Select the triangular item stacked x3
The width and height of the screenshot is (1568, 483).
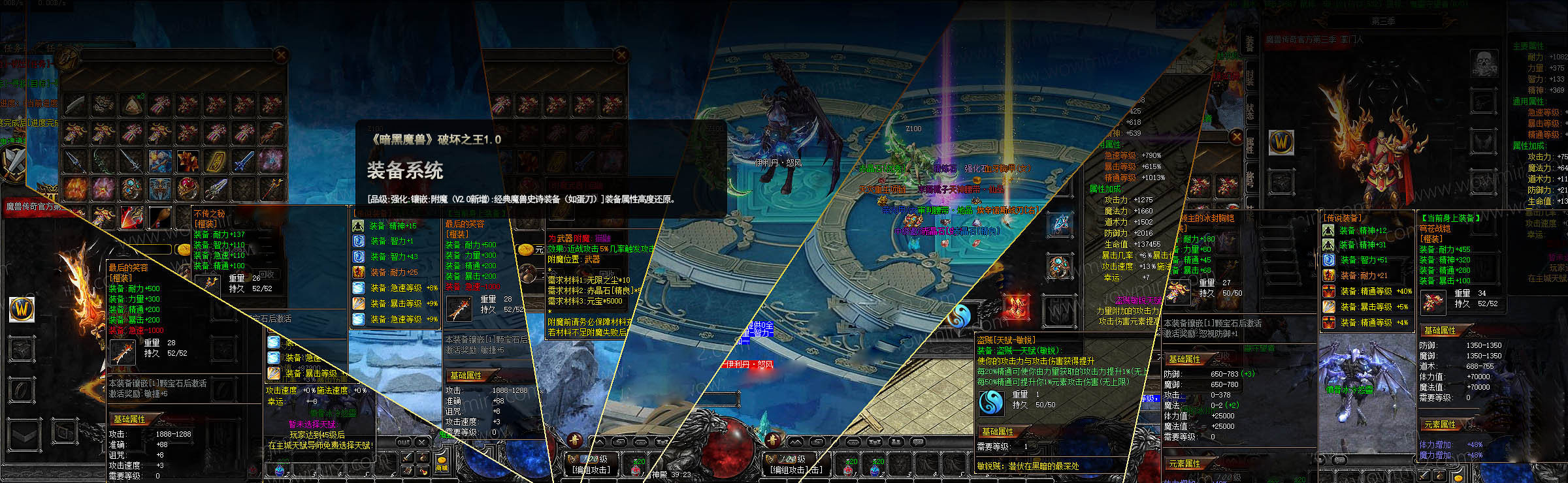pos(132,104)
